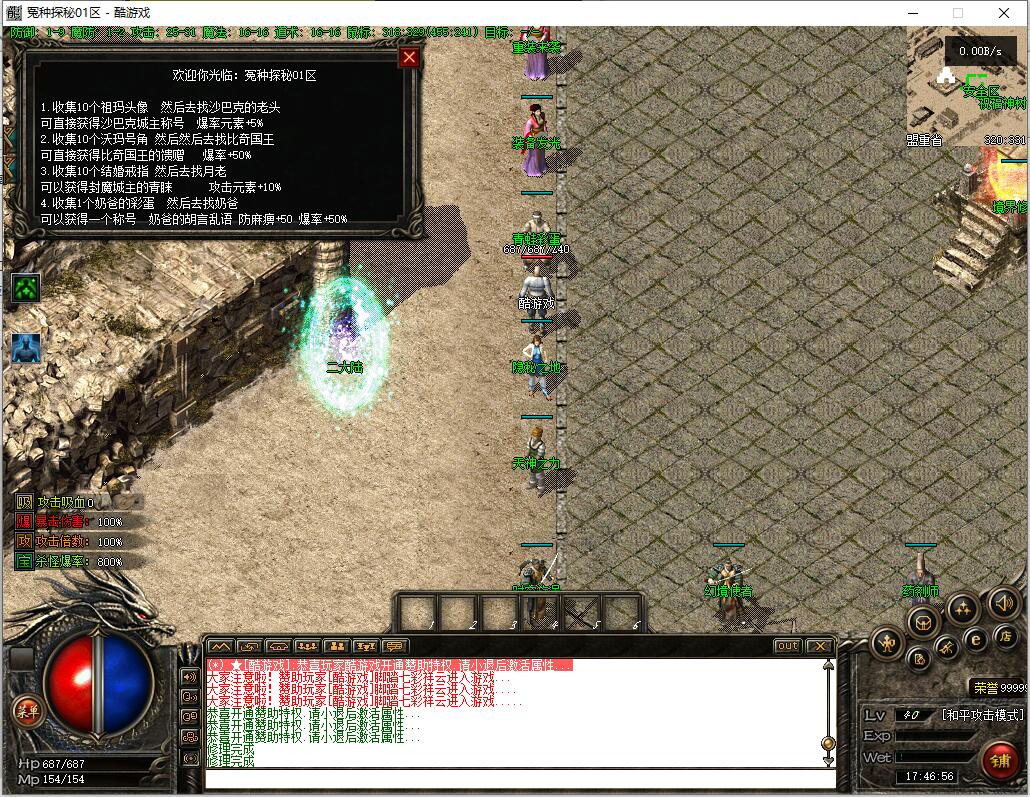Click the green monster face buff icon
This screenshot has height=797, width=1030.
pos(26,289)
